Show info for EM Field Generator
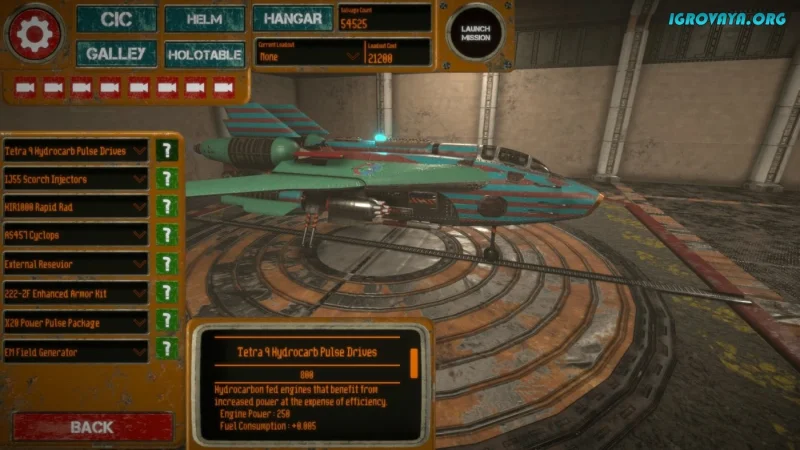This screenshot has height=450, width=800. click(x=167, y=351)
